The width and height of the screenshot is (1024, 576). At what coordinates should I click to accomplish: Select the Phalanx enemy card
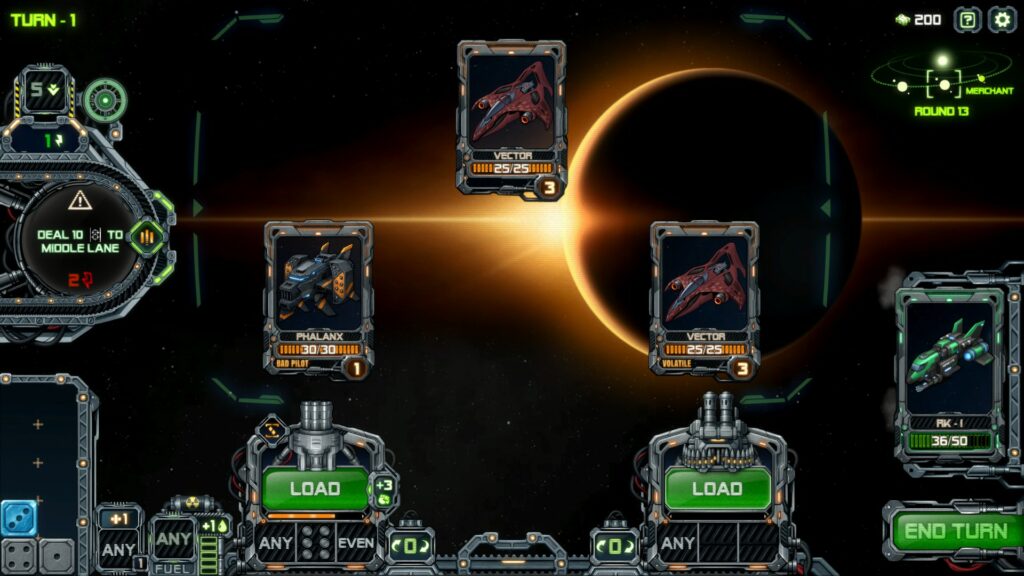click(x=318, y=298)
